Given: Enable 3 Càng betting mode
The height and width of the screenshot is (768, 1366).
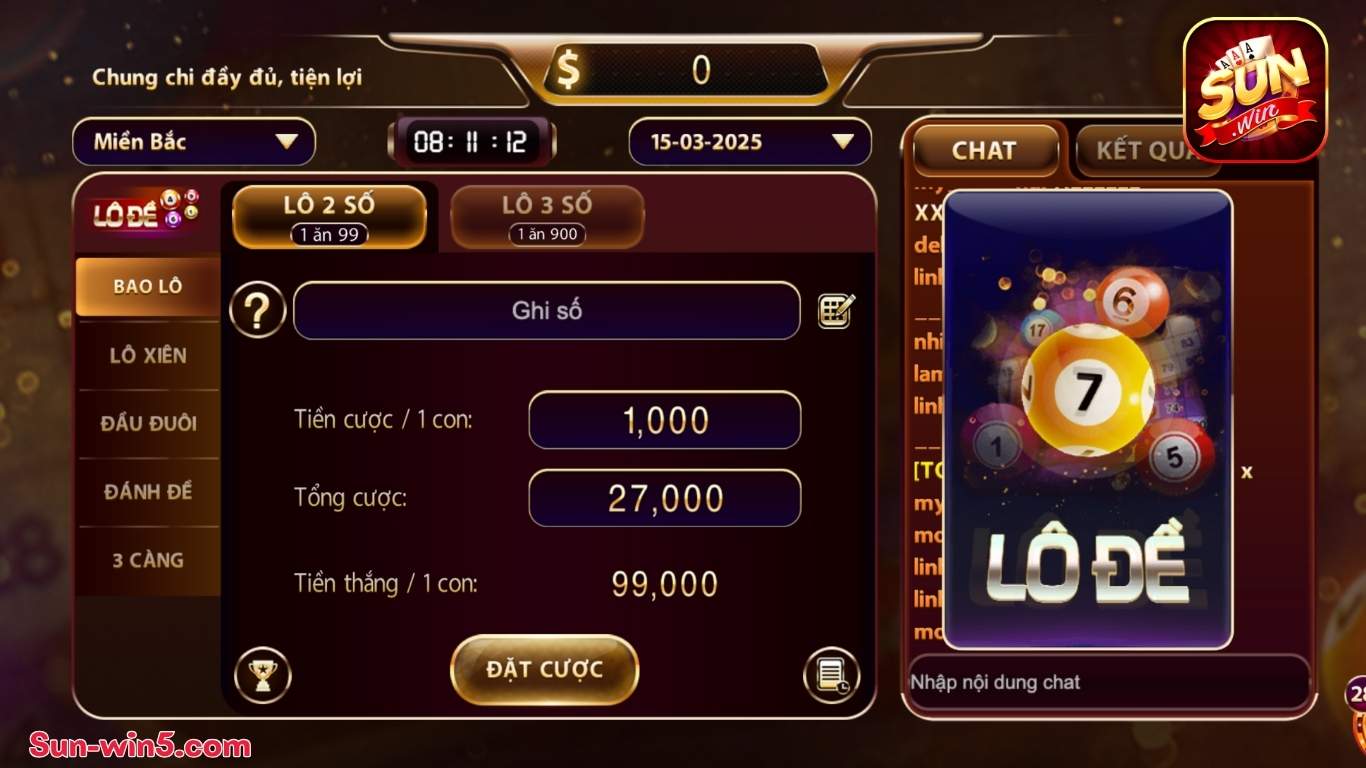Looking at the screenshot, I should [147, 560].
